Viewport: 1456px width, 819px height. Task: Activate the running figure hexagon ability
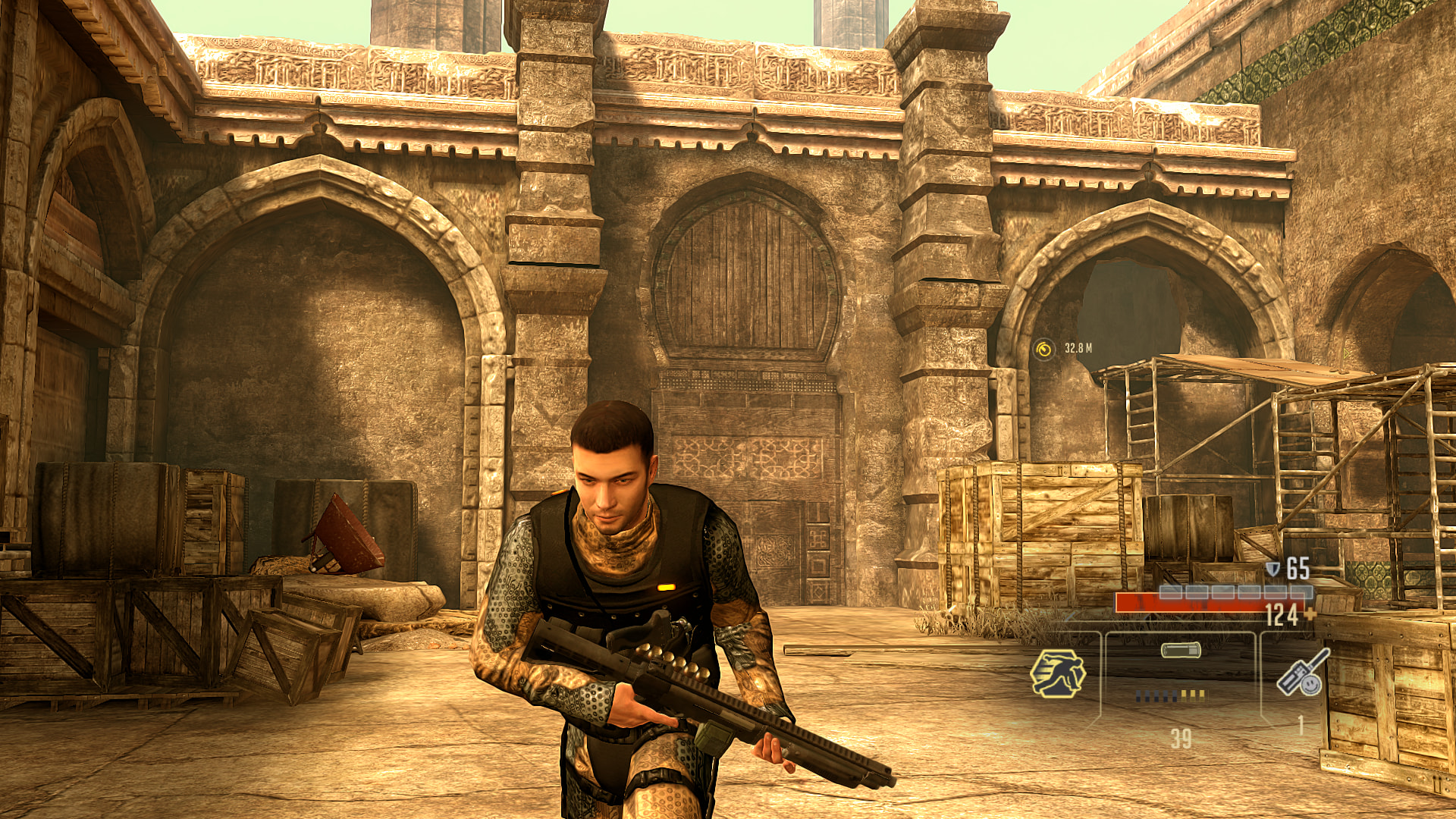(1058, 673)
